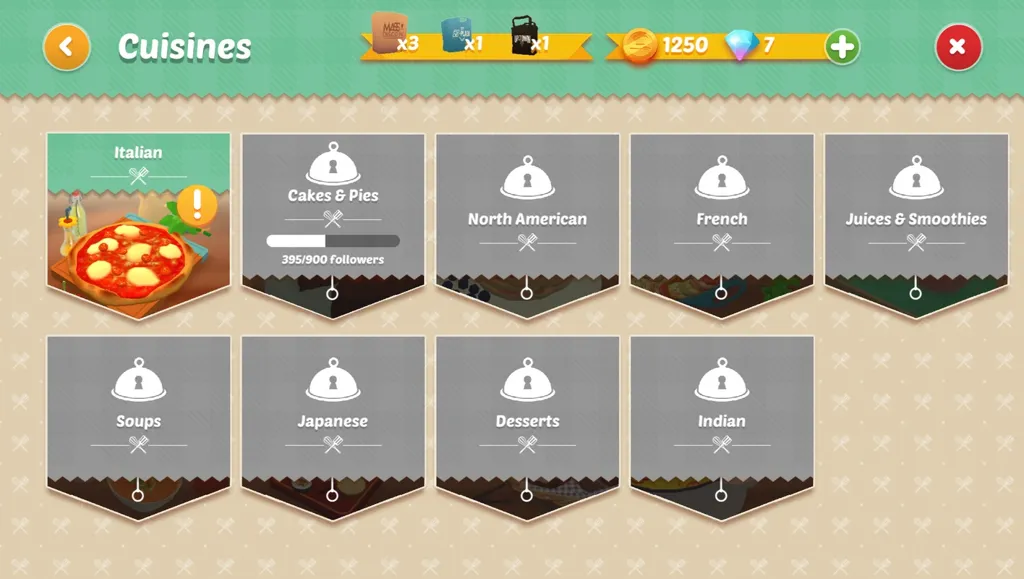The image size is (1024, 579).
Task: Select the locked French cuisine
Action: pos(721,220)
